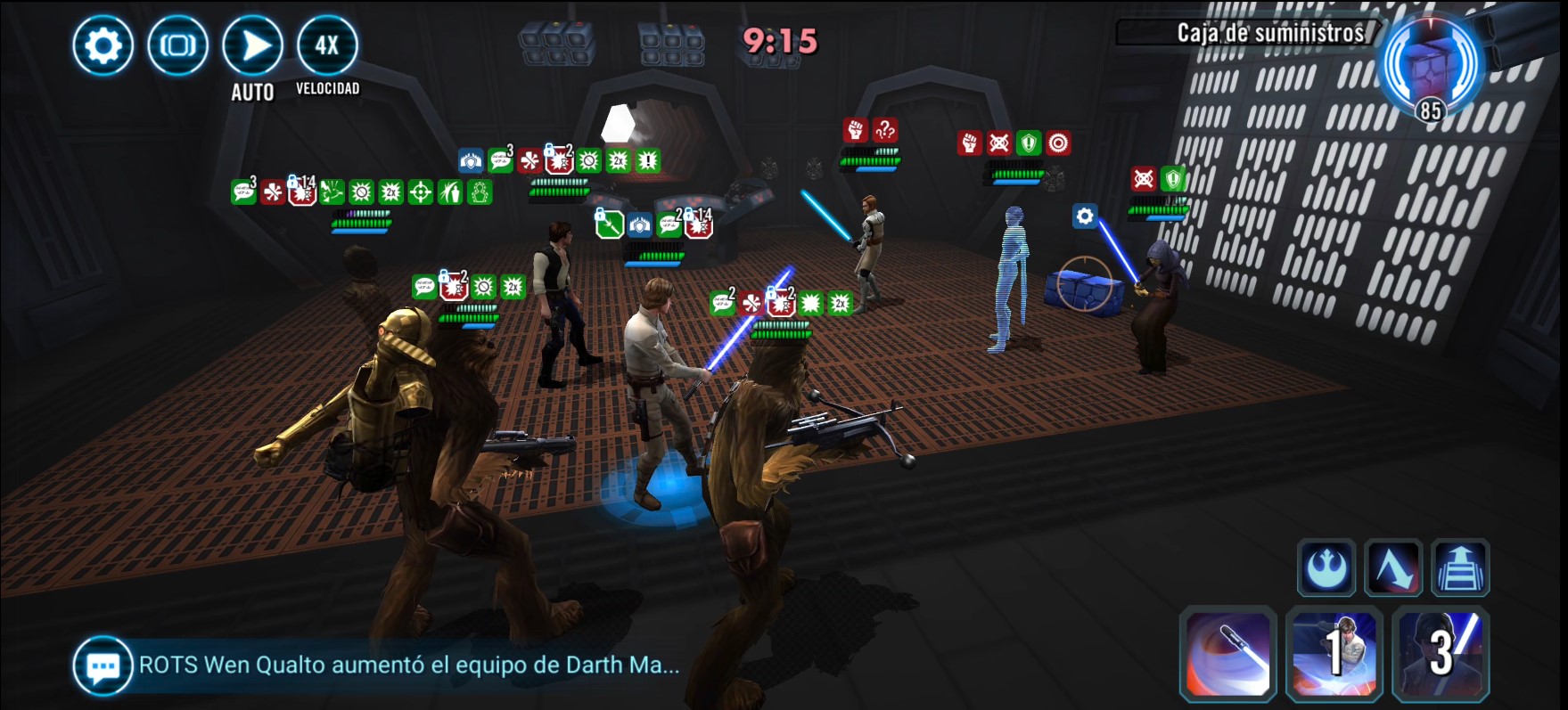
Task: Select the hooded ability on 3-turn cooldown
Action: click(1441, 653)
